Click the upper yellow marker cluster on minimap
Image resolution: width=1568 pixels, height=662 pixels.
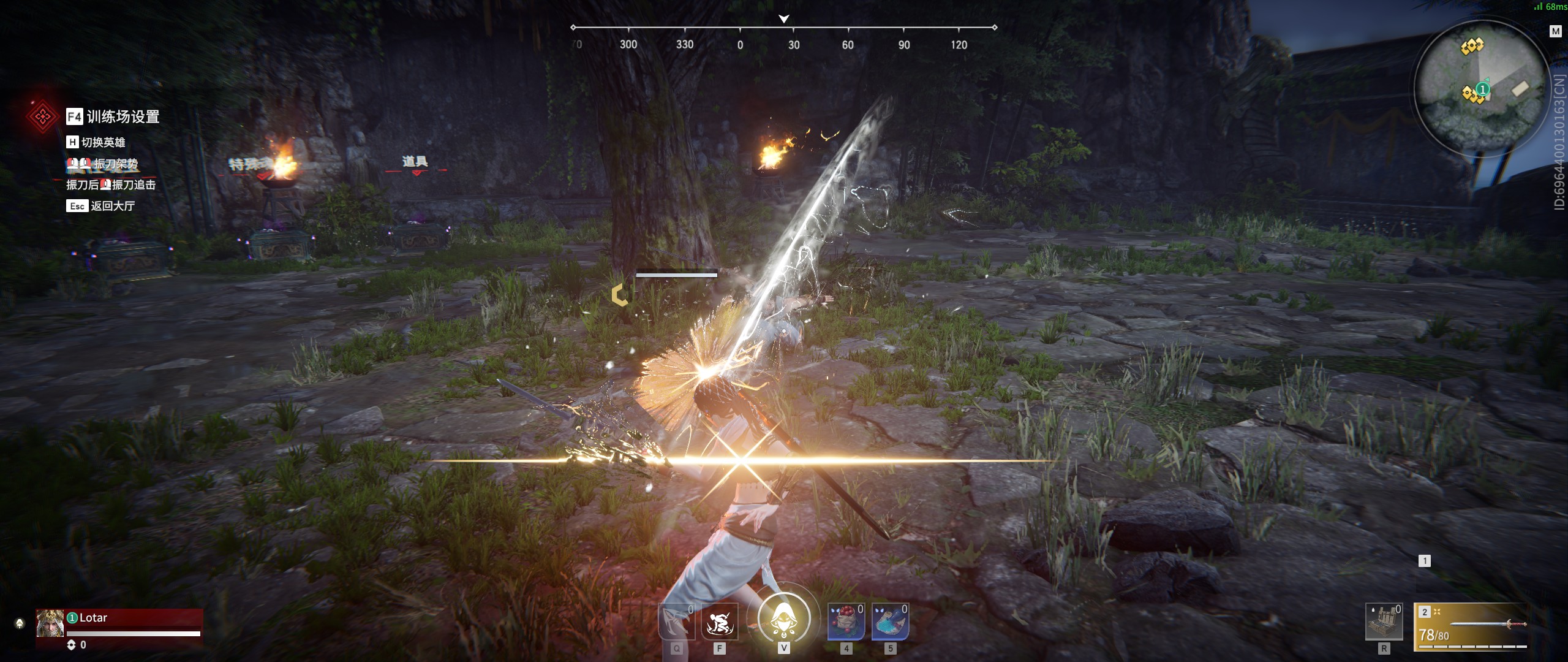pos(1472,46)
